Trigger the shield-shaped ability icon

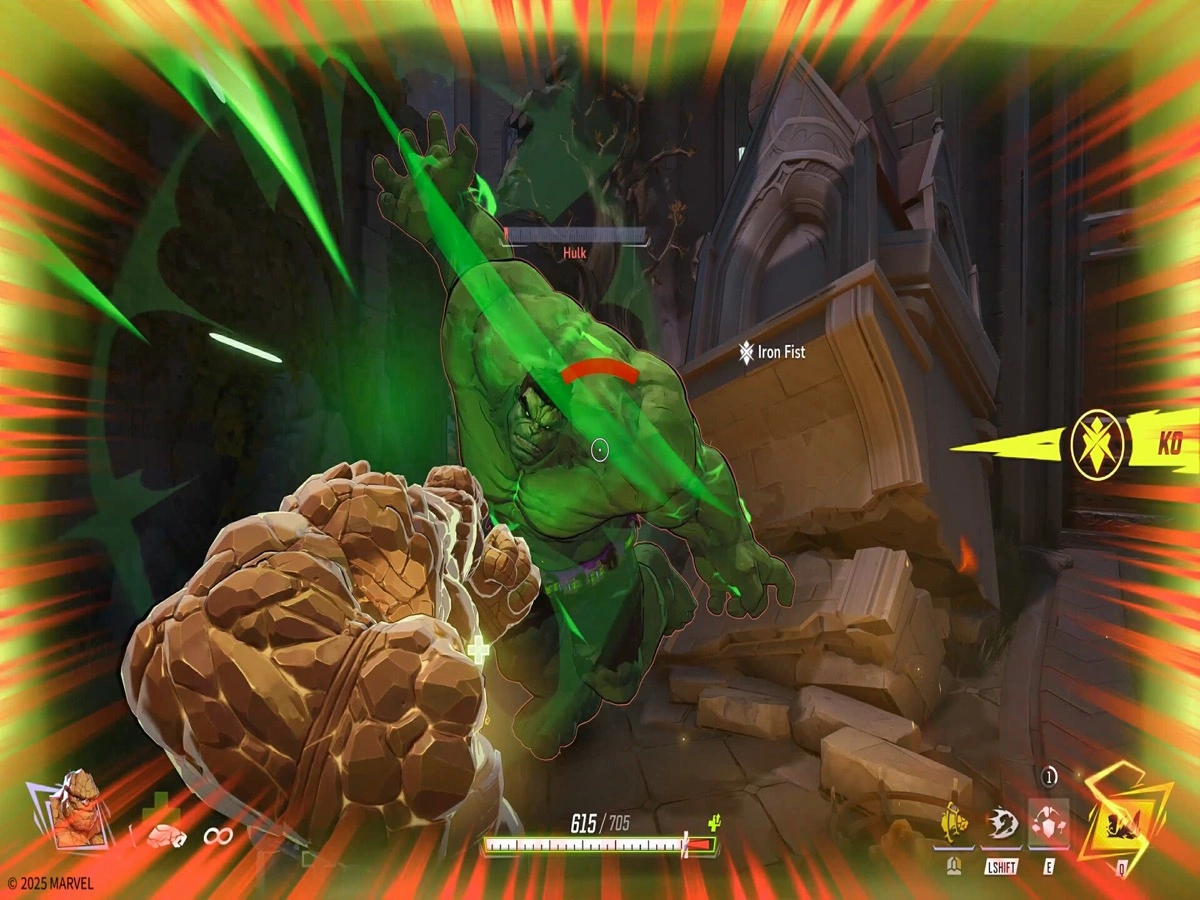(1048, 823)
